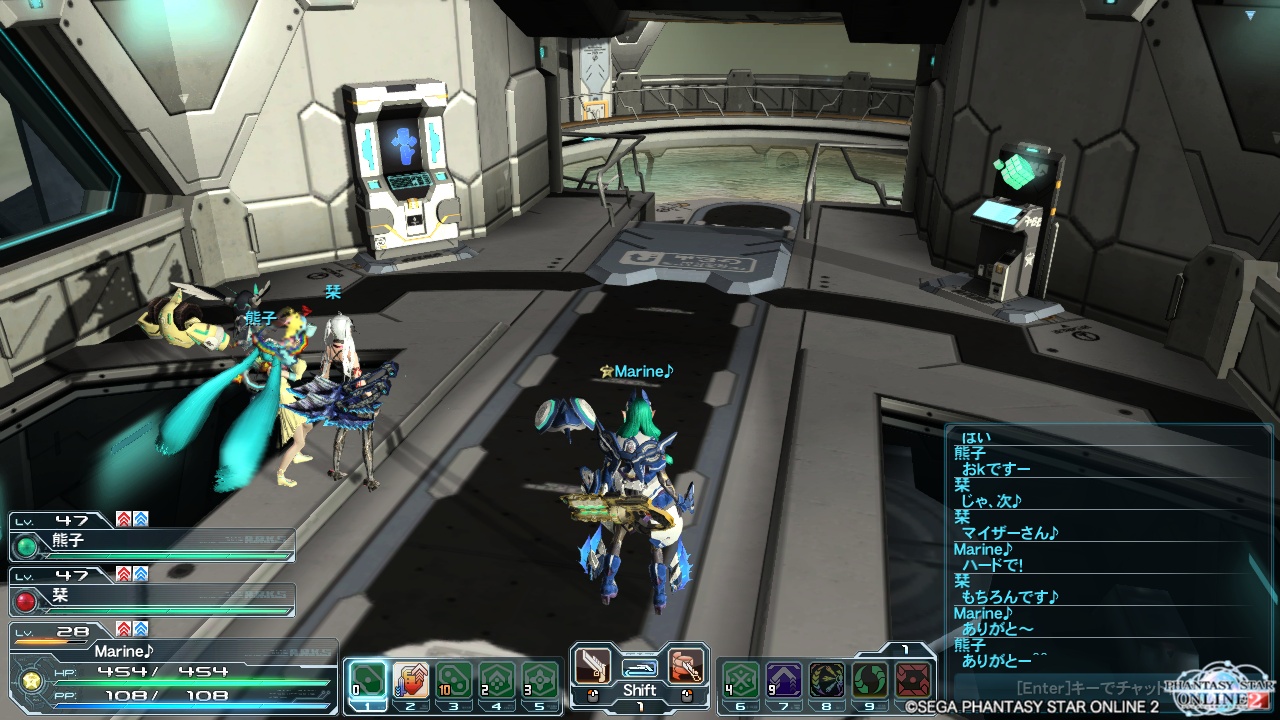
Task: Activate the purple chevron skill in slot 7
Action: coord(783,680)
